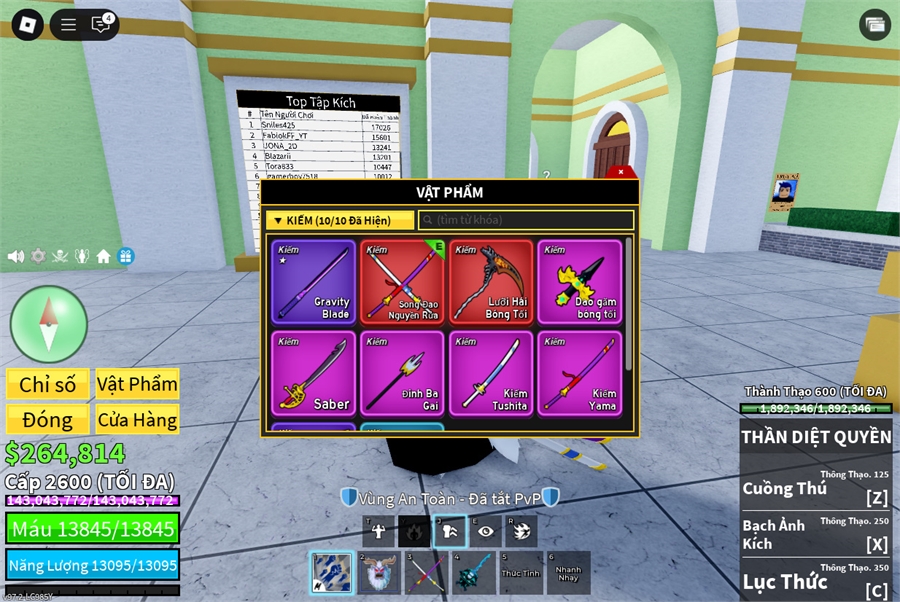Select the Kiếm Tushita sword

491,373
